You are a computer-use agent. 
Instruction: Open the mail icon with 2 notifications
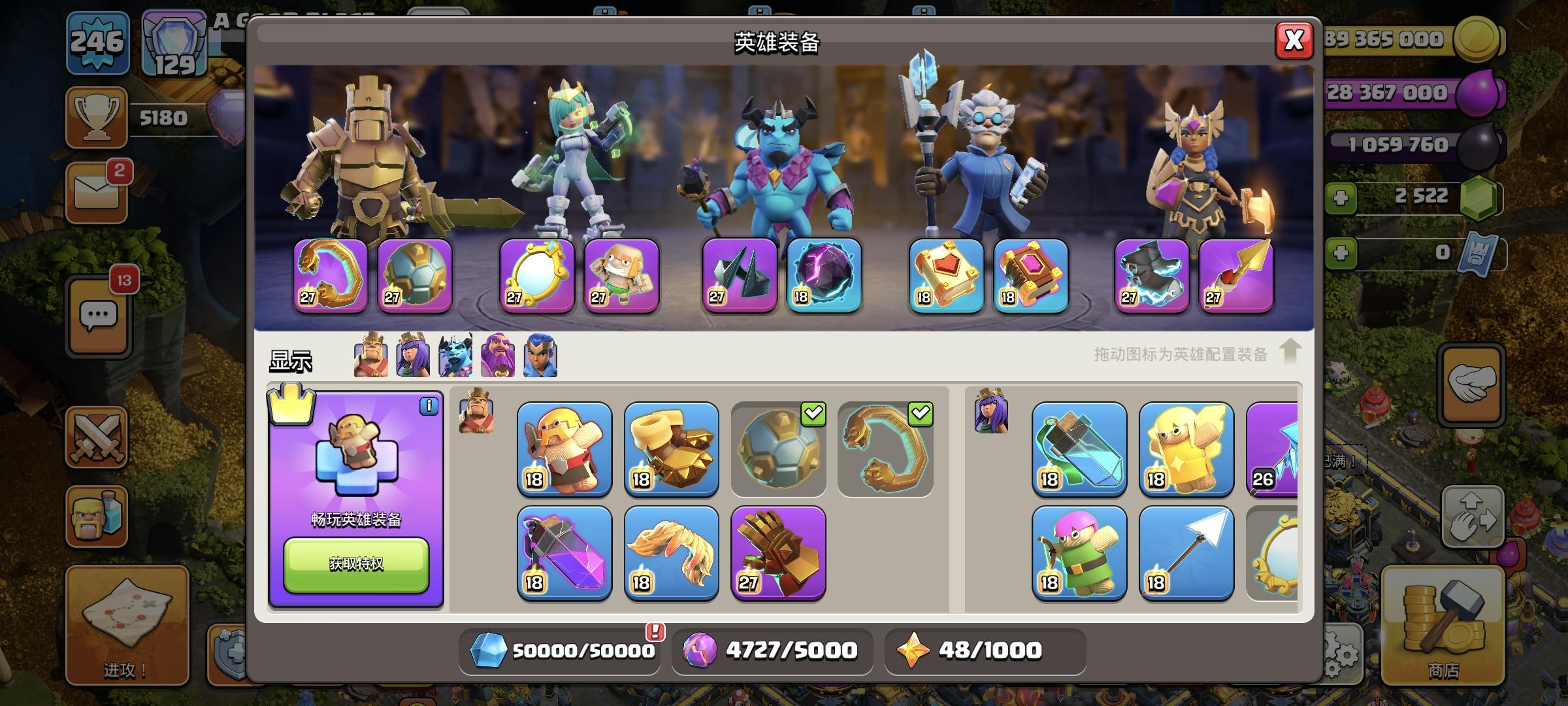coord(97,193)
